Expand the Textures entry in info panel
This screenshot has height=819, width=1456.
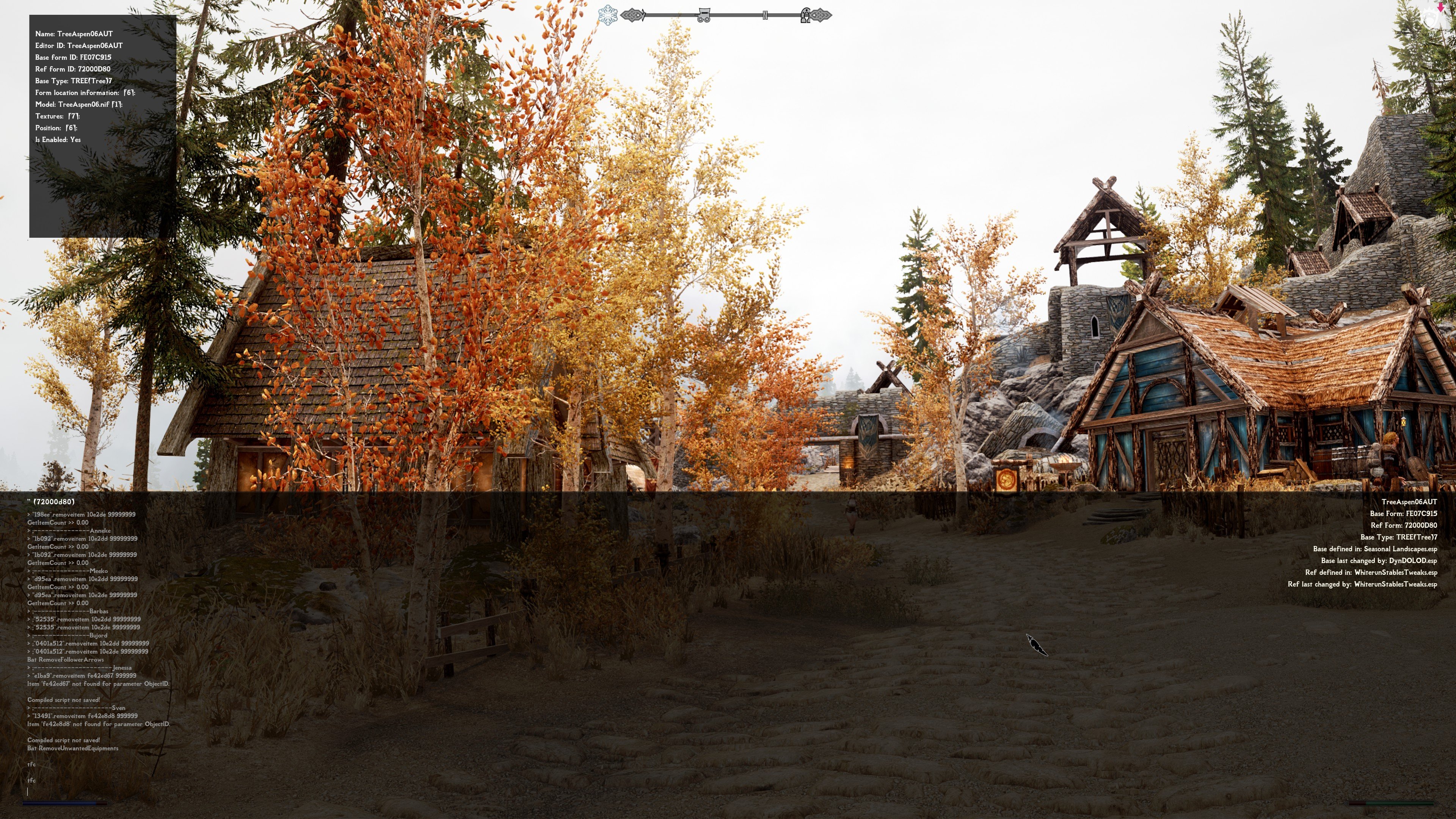(x=57, y=116)
